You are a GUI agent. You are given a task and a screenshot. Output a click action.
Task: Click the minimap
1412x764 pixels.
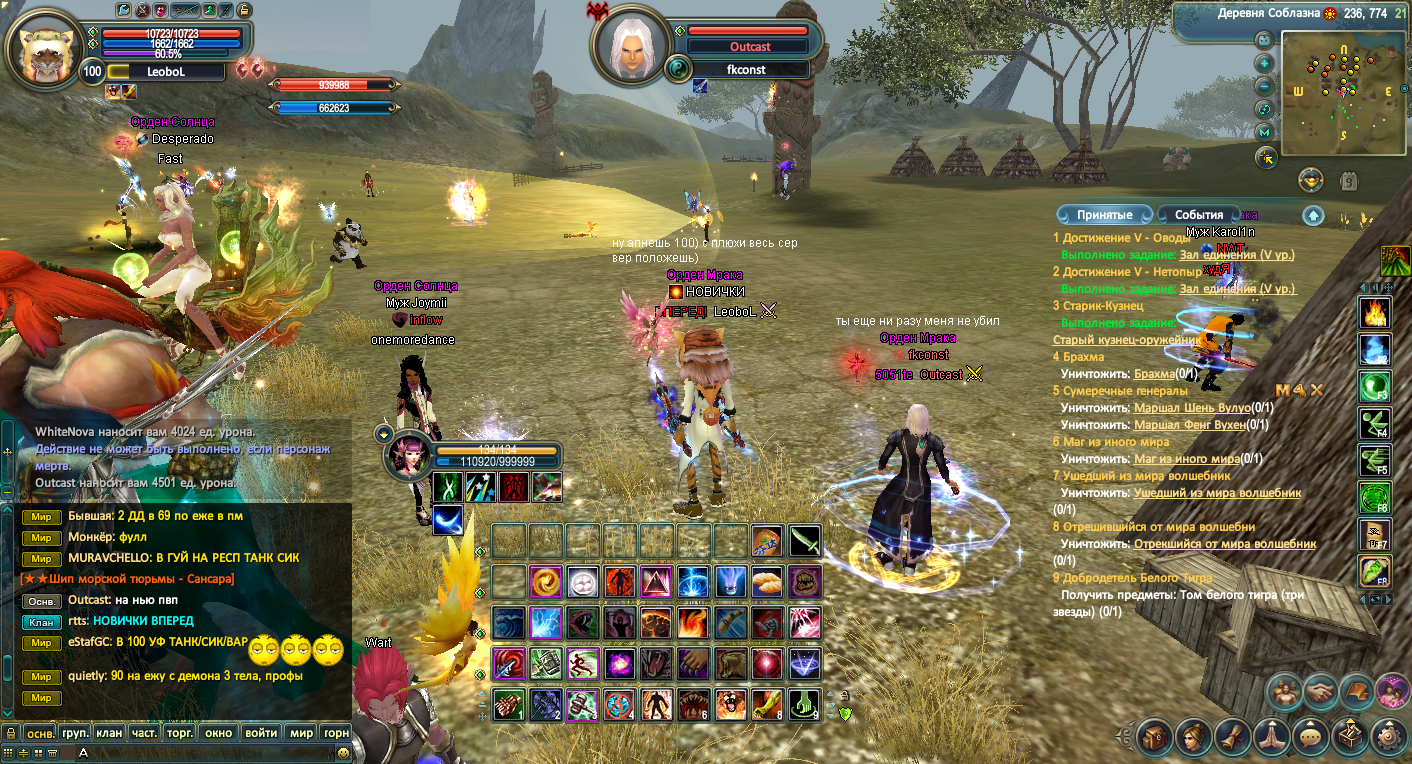click(1343, 92)
